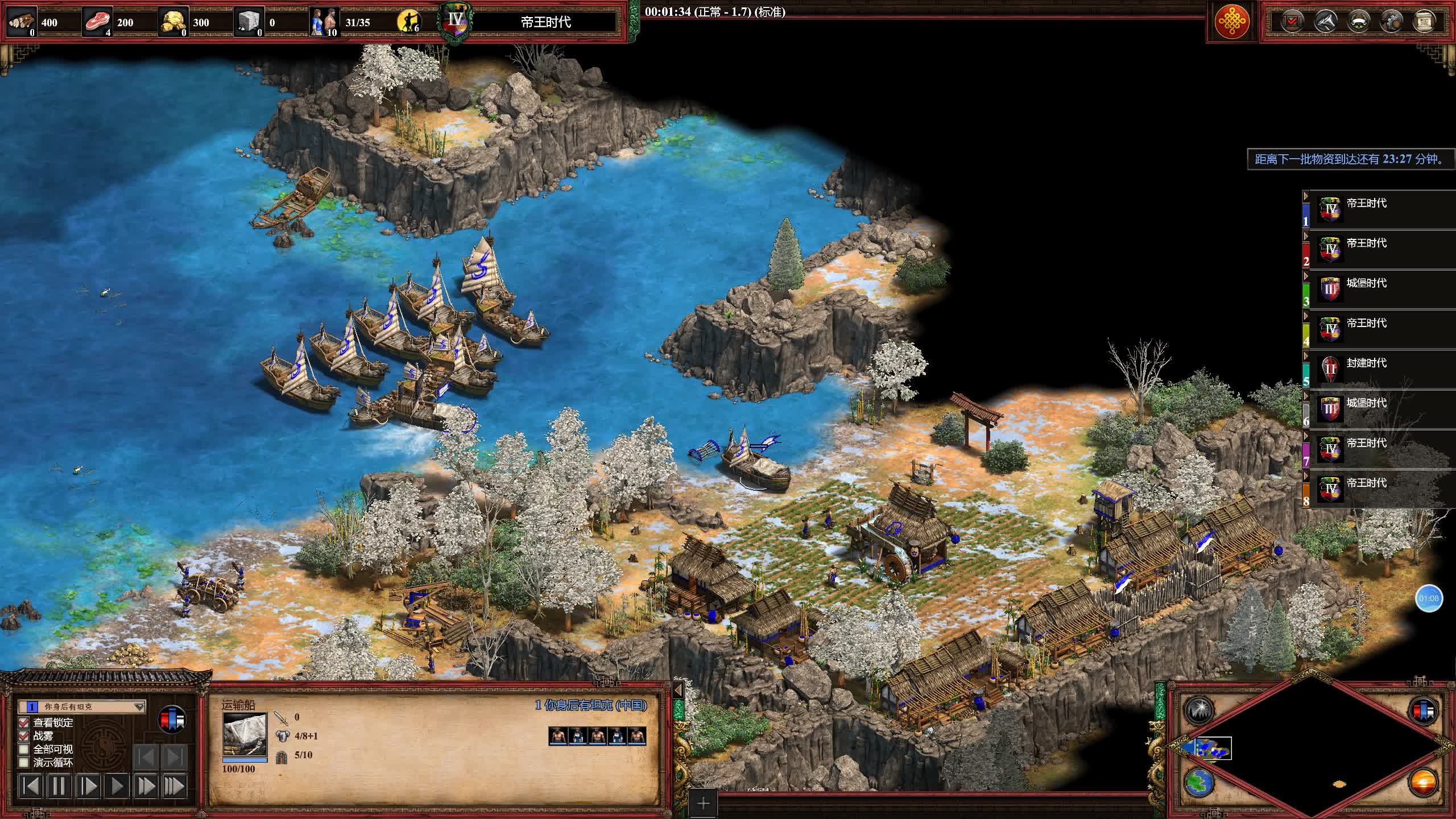This screenshot has width=1456, height=819.
Task: Set replay to triple-arrow fastest speed
Action: pos(174,786)
